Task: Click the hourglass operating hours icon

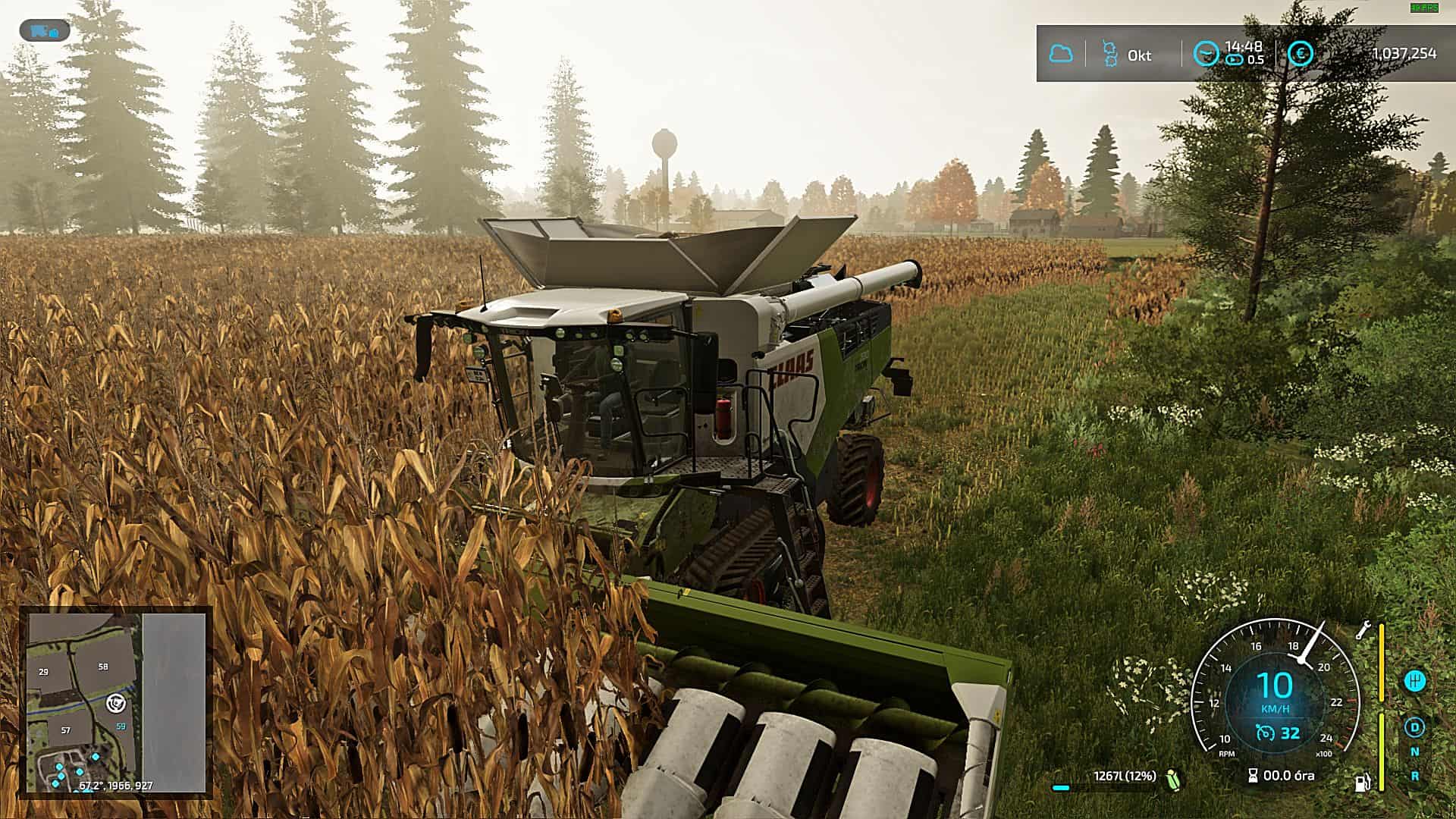Action: tap(1252, 775)
